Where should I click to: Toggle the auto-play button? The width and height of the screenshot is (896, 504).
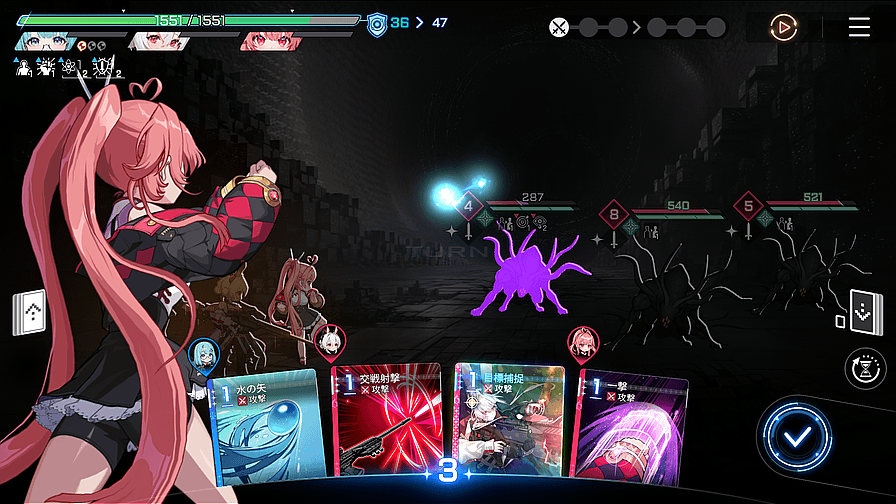tap(784, 27)
